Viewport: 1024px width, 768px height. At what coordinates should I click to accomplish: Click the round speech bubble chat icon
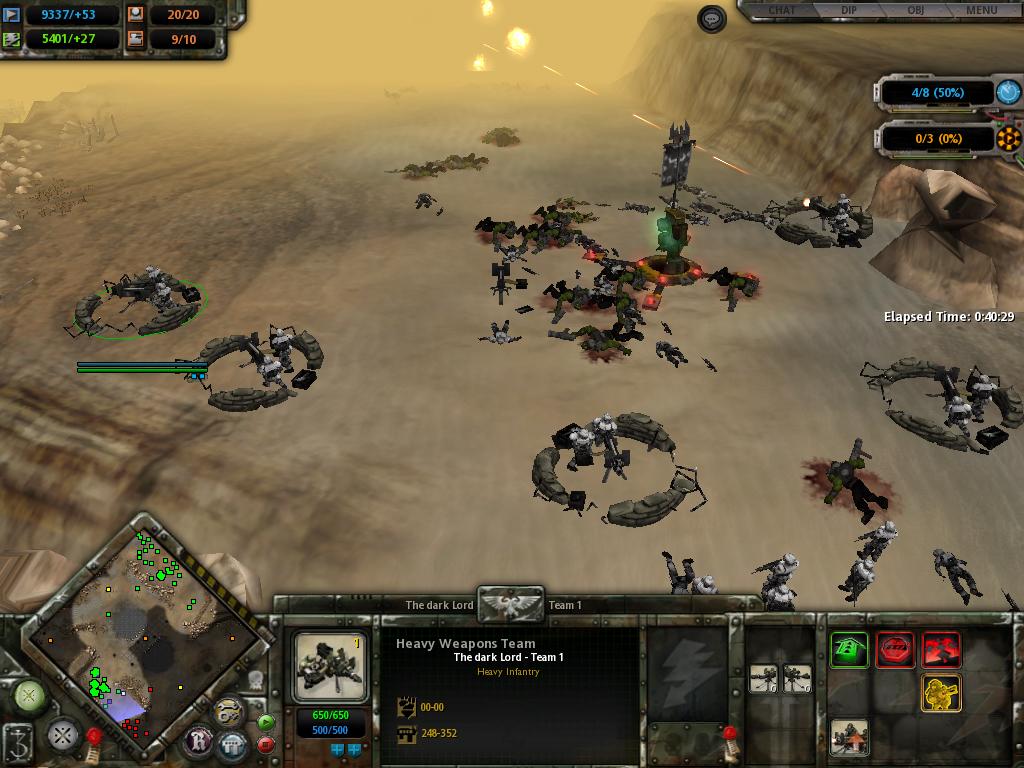712,19
